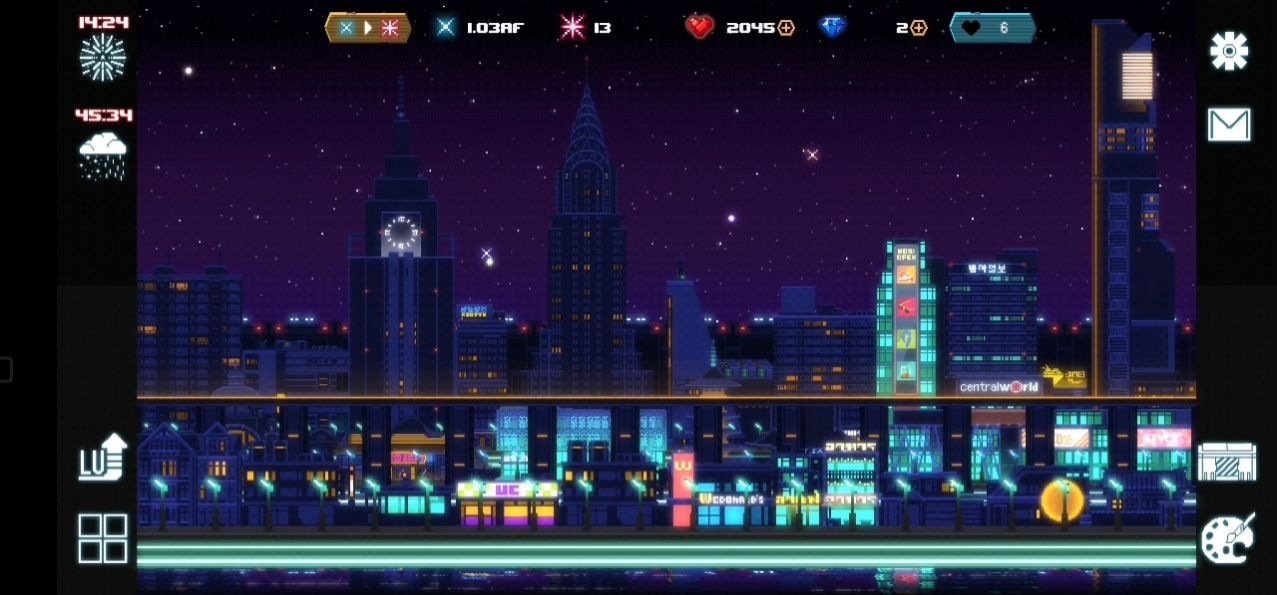Buy blue gems using the plus button

pyautogui.click(x=918, y=28)
